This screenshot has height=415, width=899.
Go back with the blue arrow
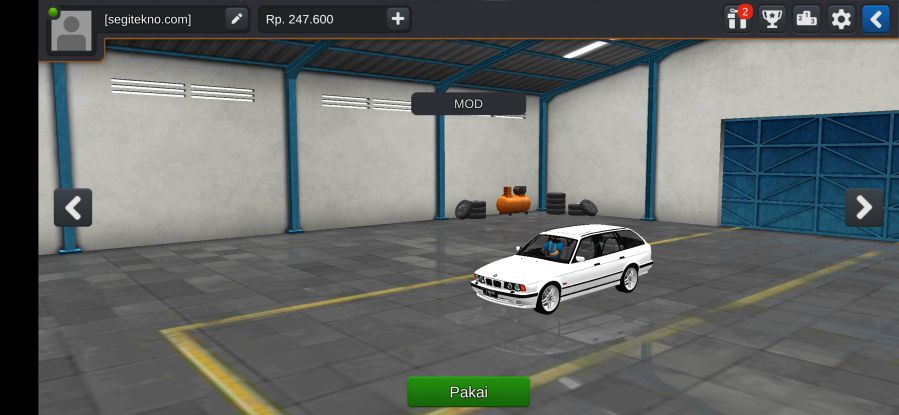[875, 19]
